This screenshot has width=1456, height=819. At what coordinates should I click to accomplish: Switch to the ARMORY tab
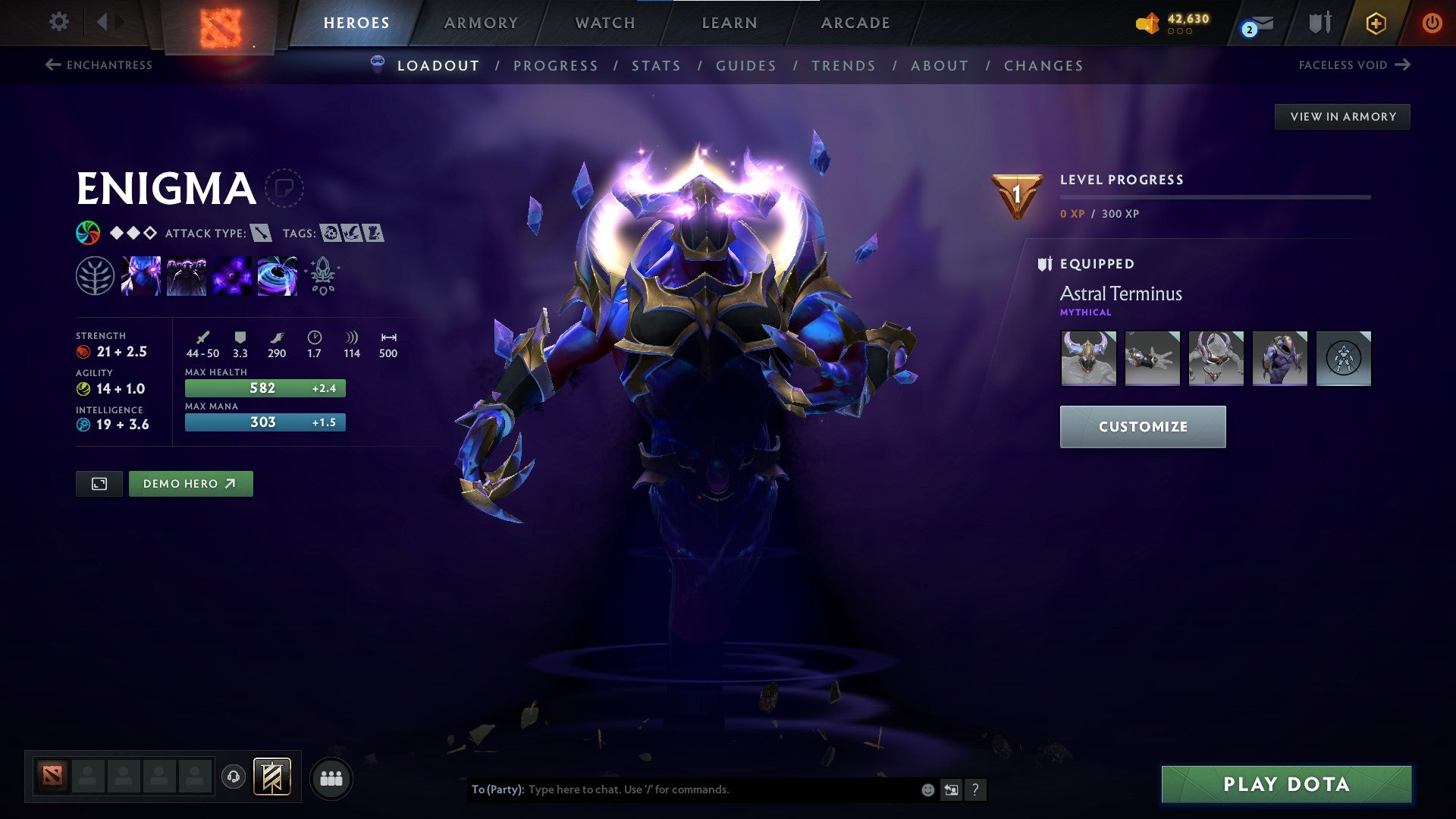click(481, 23)
